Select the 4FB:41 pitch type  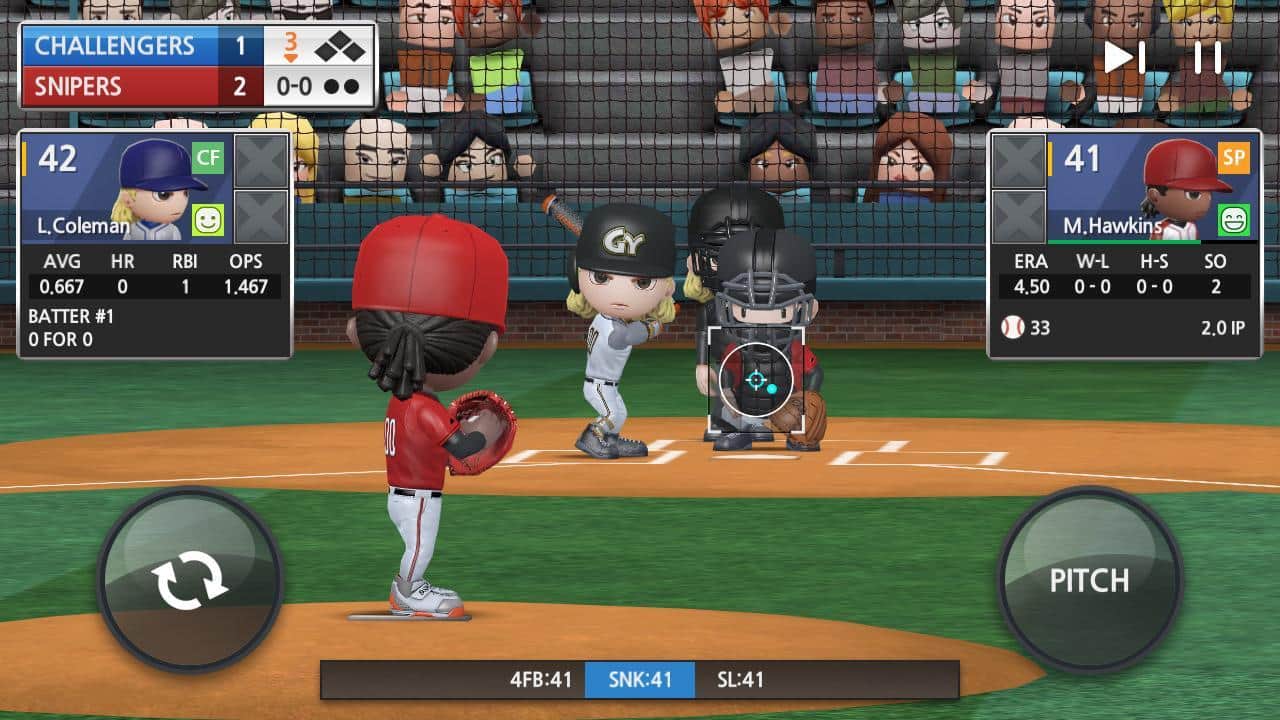click(540, 680)
